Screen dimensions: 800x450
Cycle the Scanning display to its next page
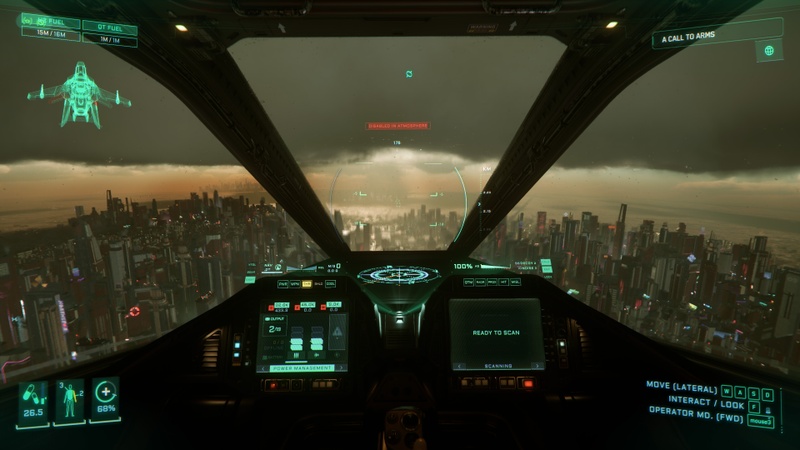point(535,366)
